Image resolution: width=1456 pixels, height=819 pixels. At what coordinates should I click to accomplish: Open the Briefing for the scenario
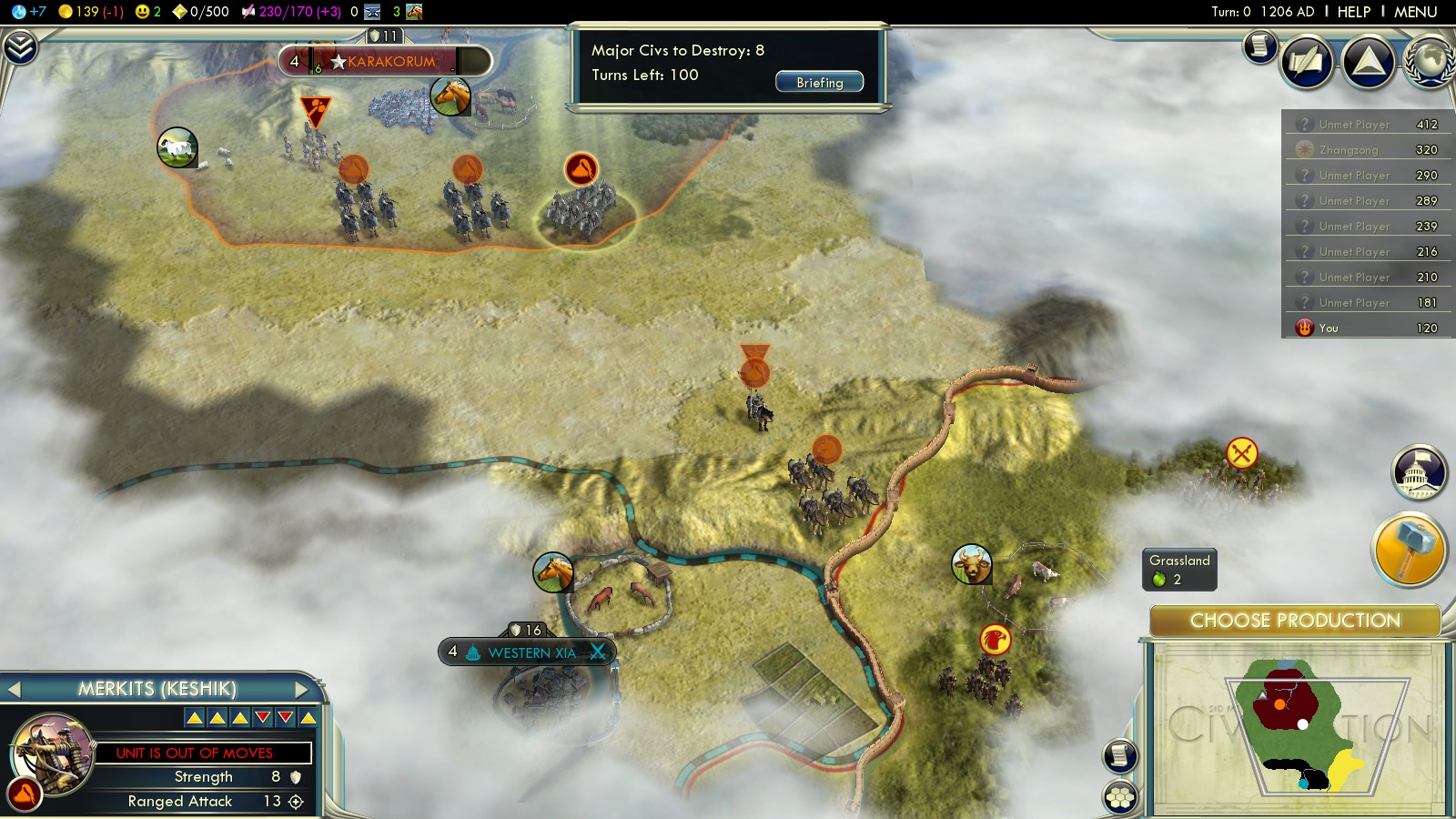(x=819, y=82)
